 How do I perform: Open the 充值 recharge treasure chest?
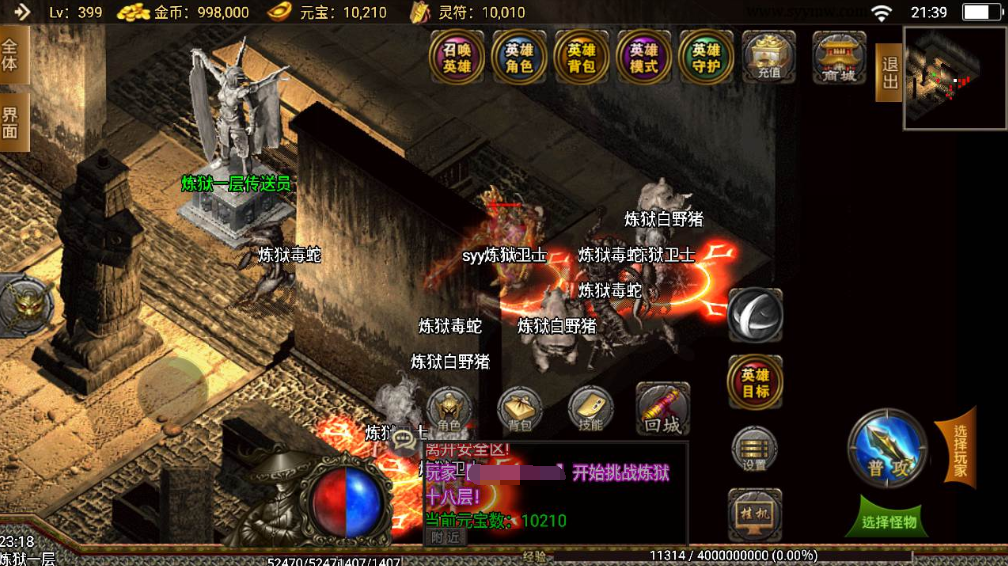pyautogui.click(x=769, y=56)
